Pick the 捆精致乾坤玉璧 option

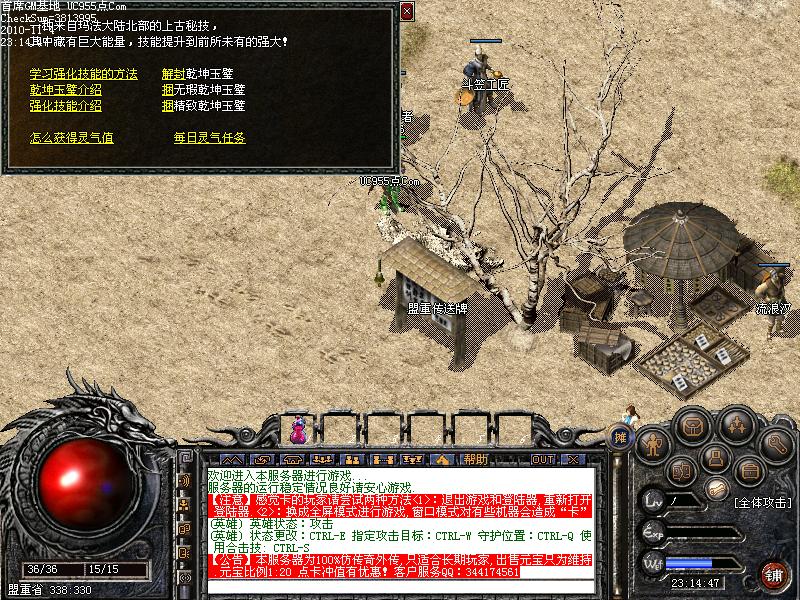click(x=203, y=104)
